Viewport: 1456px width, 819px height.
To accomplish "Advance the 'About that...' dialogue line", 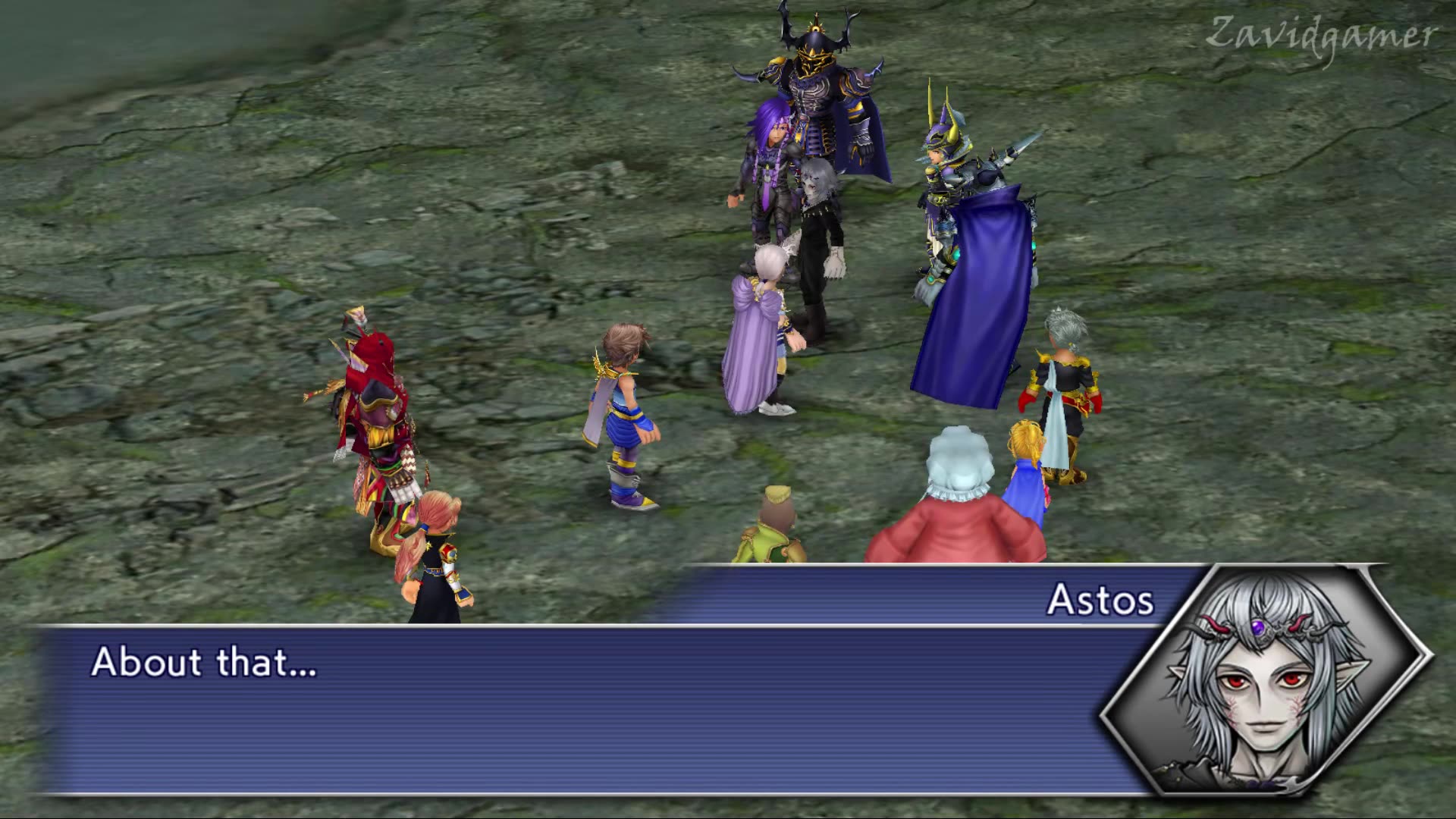I will (x=205, y=664).
